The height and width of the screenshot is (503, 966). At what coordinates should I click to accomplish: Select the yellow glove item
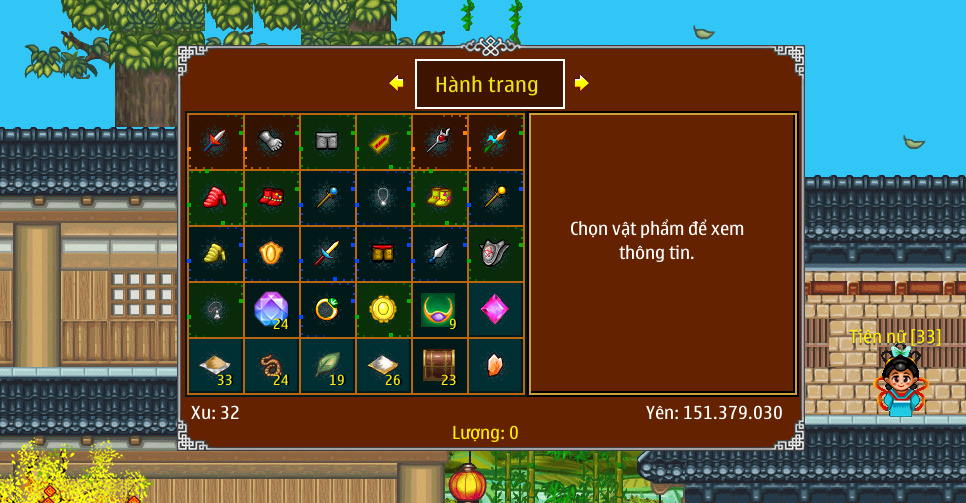point(215,254)
